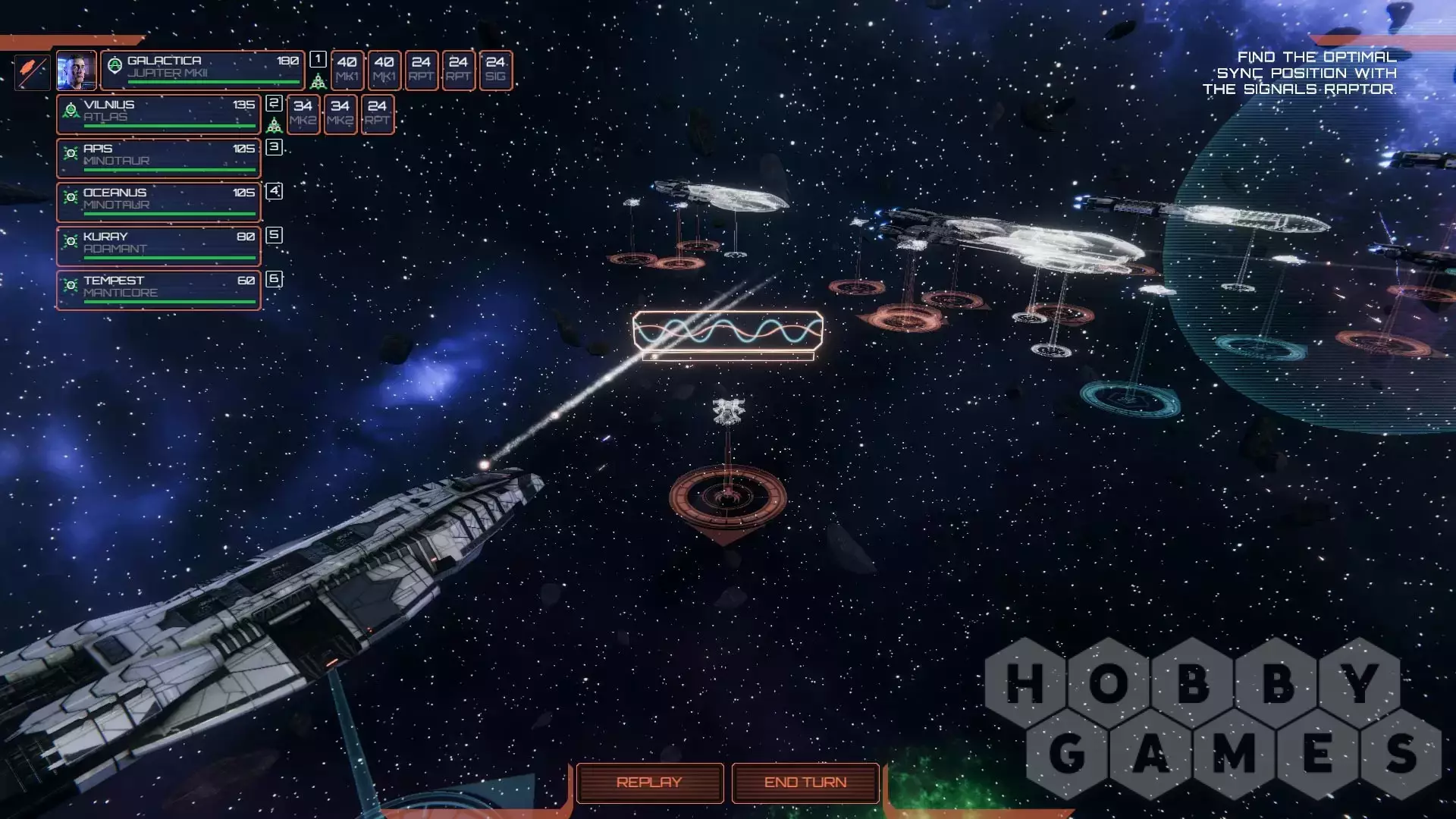
Task: Click group number 2 badge
Action: (275, 103)
